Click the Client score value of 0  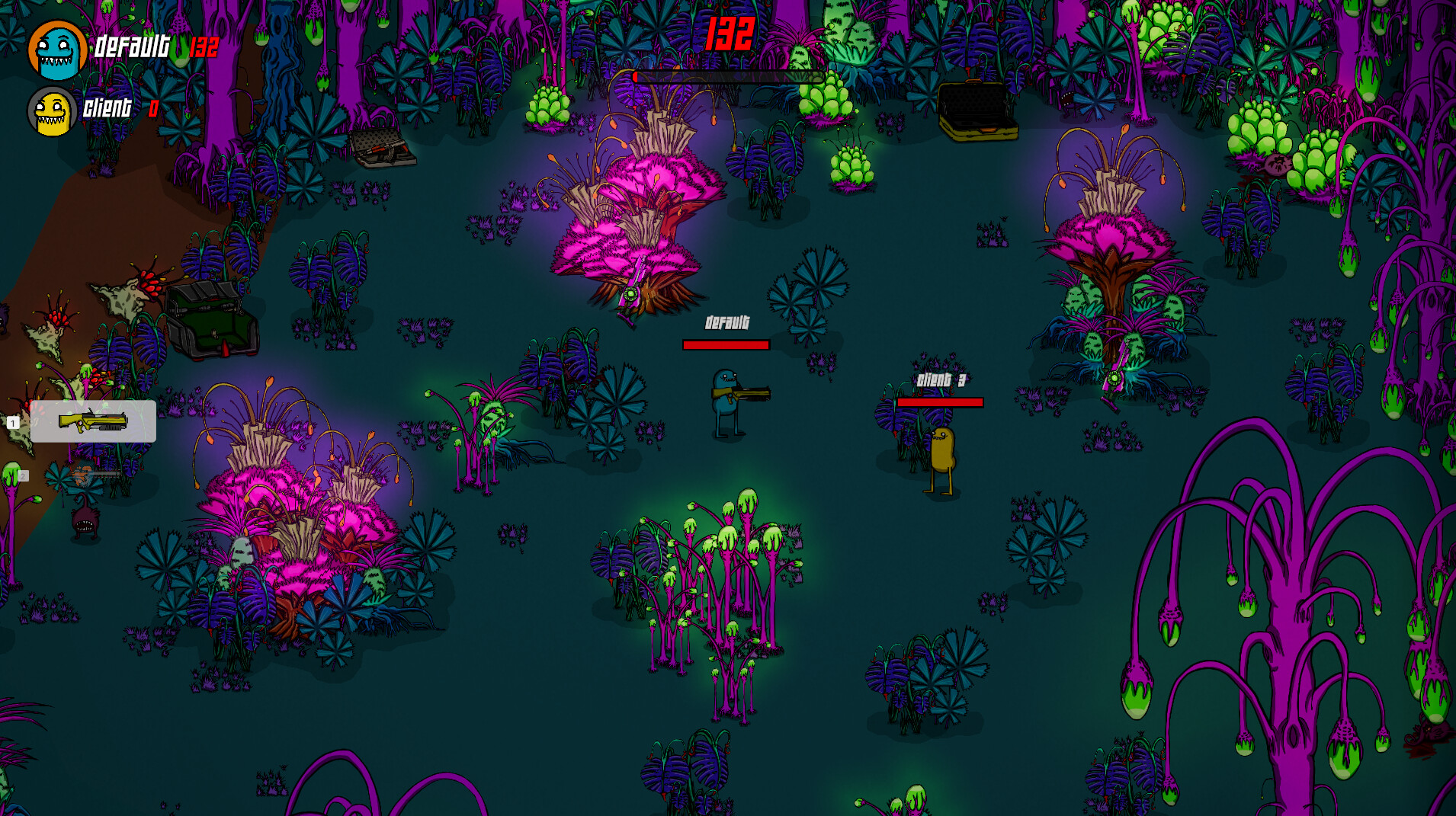(154, 108)
